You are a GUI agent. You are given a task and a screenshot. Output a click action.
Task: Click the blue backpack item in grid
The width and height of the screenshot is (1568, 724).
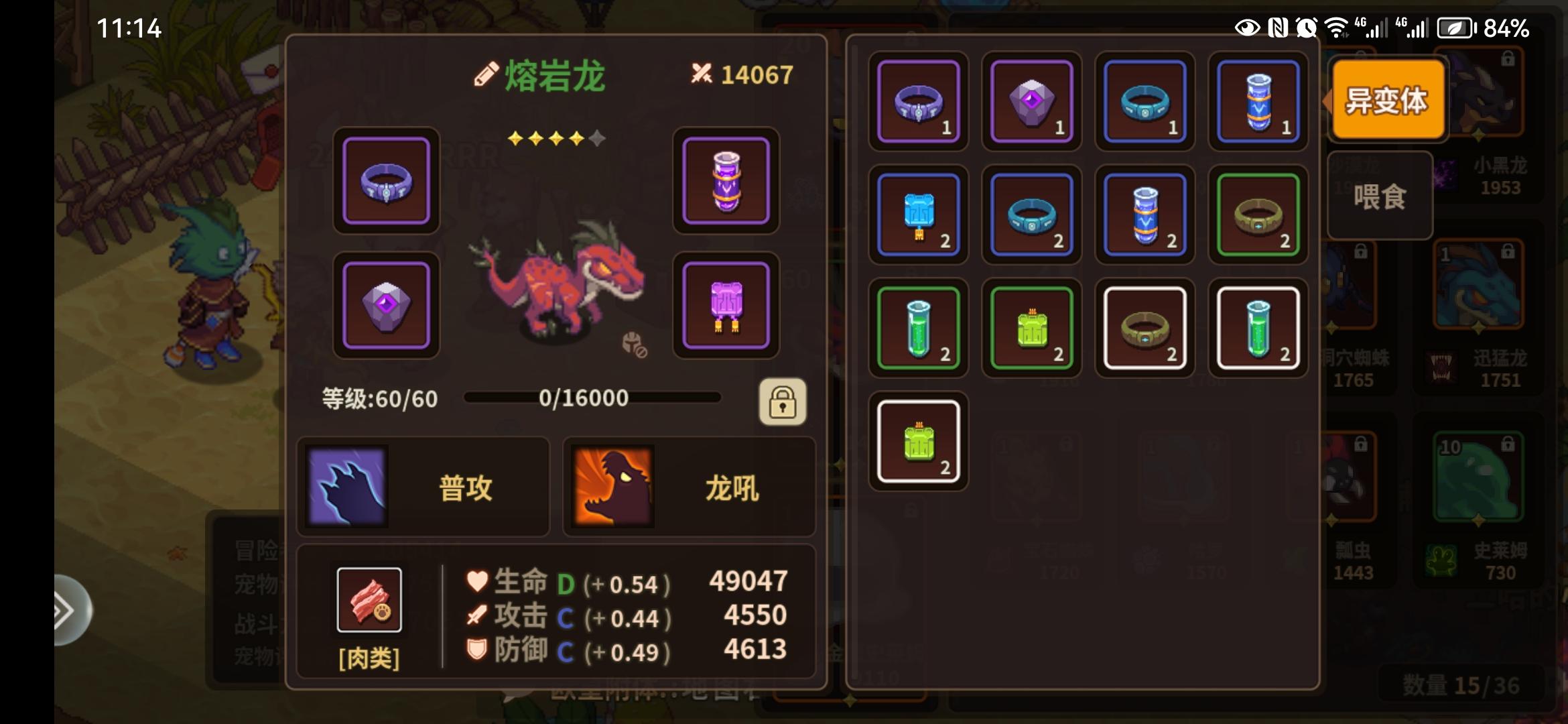point(919,215)
